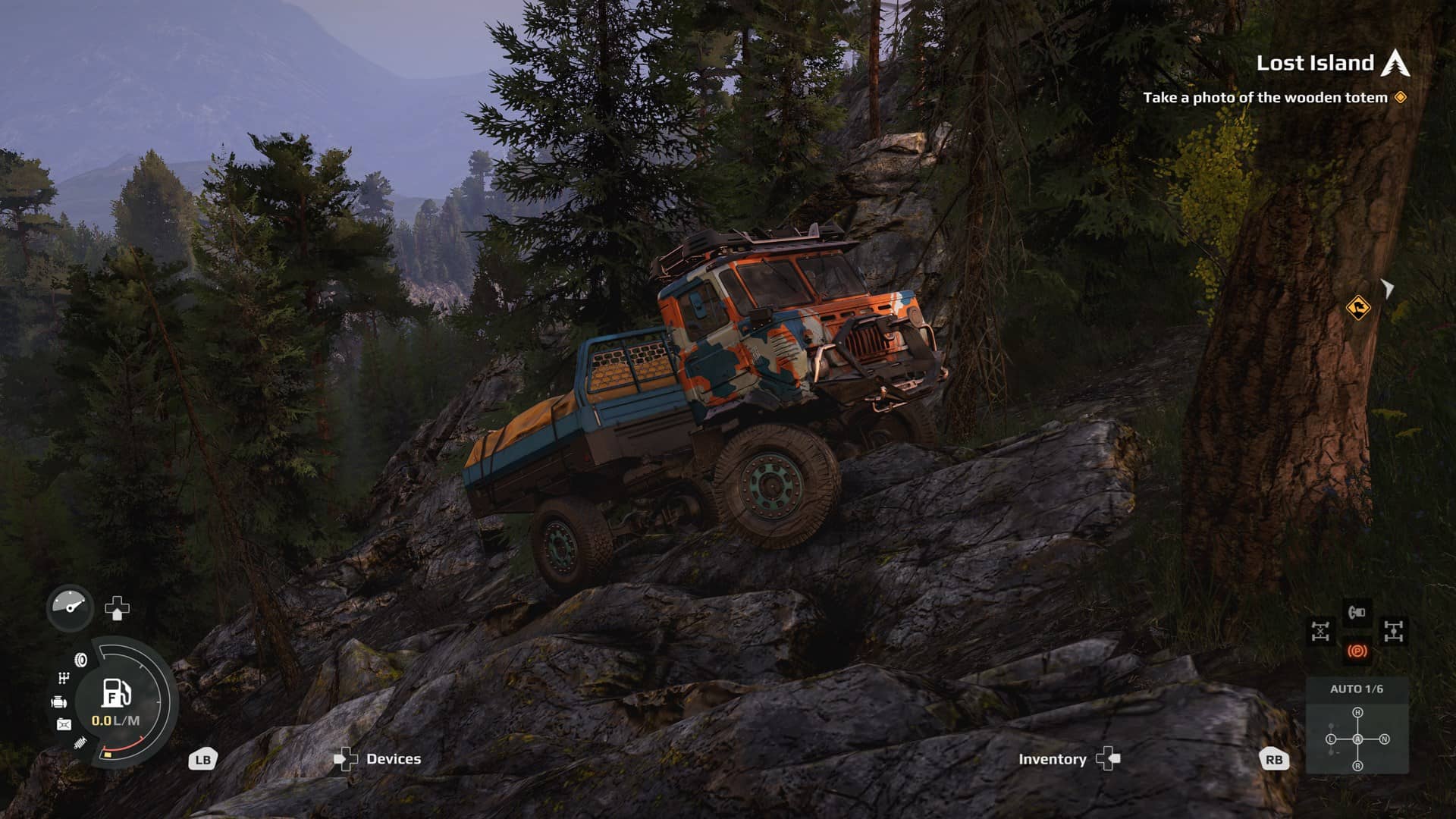Click the round speedometer dial icon
This screenshot has height=819, width=1456.
point(70,607)
